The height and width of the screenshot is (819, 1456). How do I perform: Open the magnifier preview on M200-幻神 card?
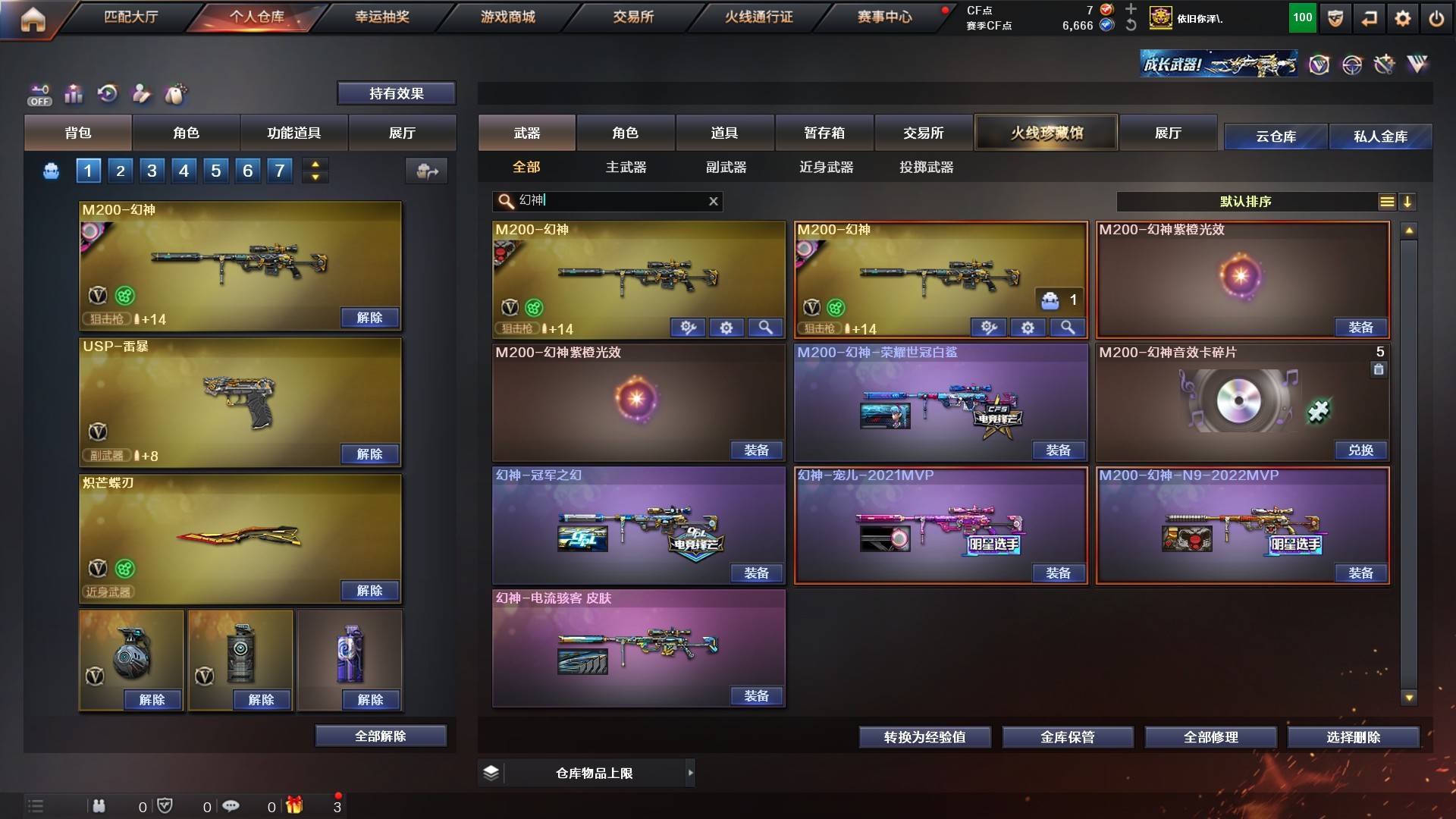766,328
